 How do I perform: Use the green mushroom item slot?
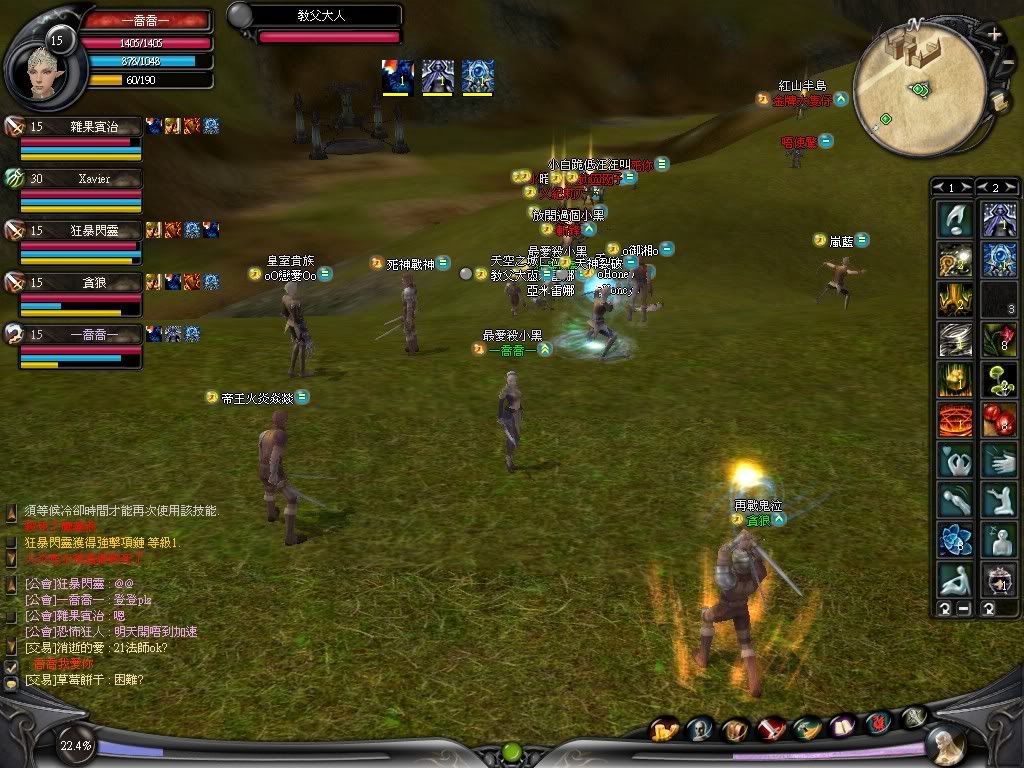coord(998,379)
